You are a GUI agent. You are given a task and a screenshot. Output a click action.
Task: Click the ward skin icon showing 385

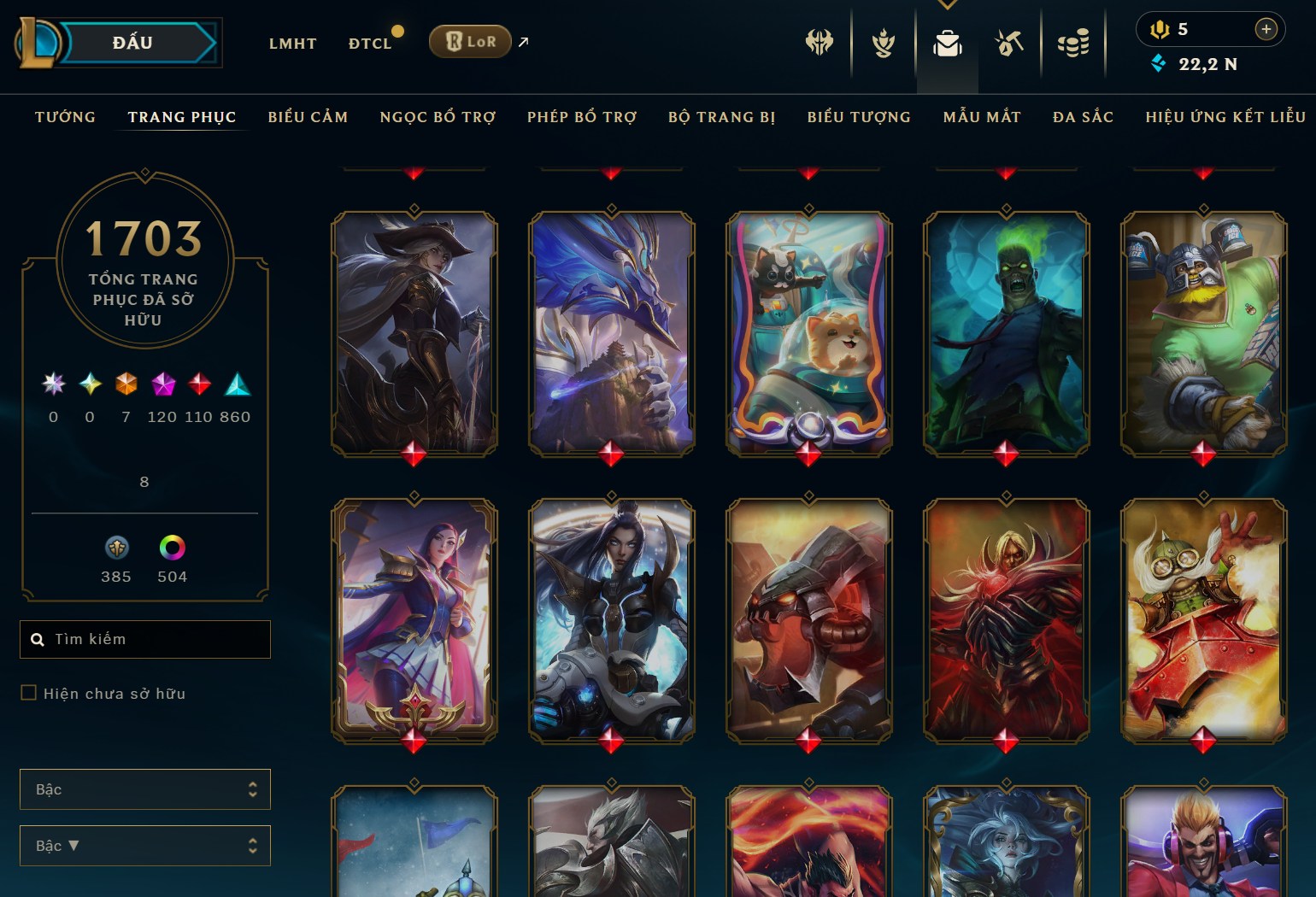[116, 548]
